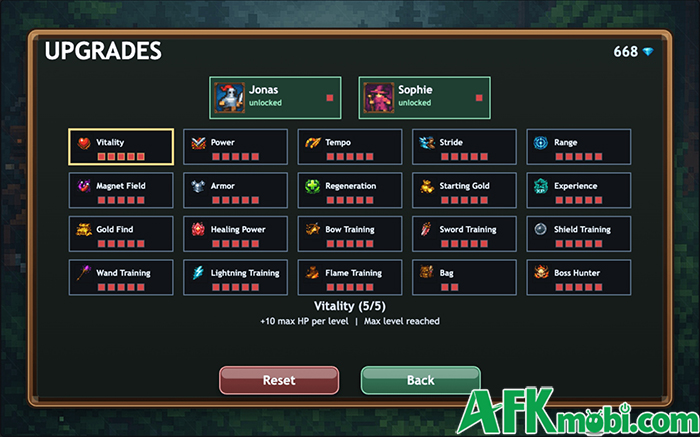
Task: Pick the Regeneration upgrade
Action: (x=350, y=191)
